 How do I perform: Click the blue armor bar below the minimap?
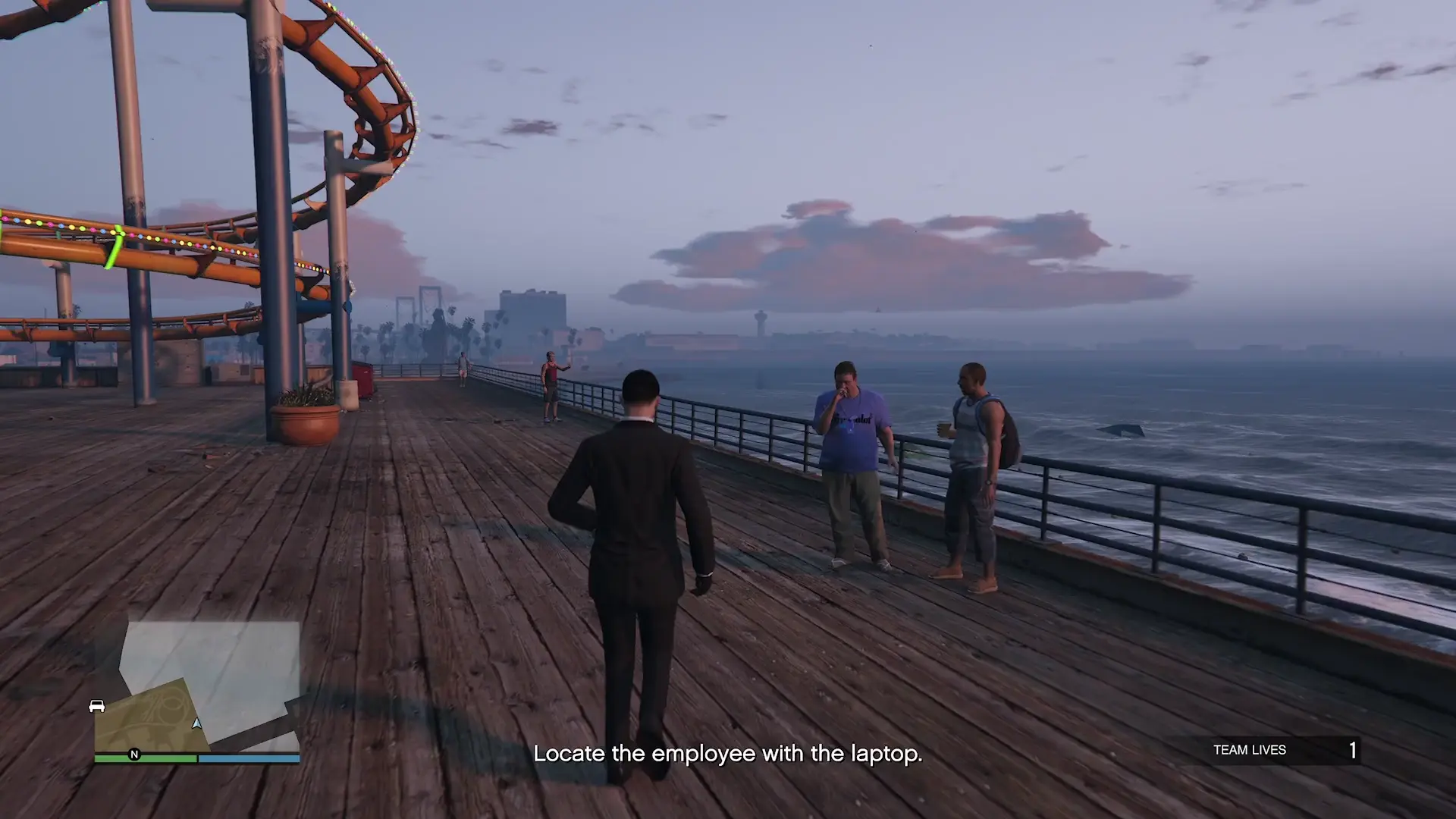pos(246,756)
